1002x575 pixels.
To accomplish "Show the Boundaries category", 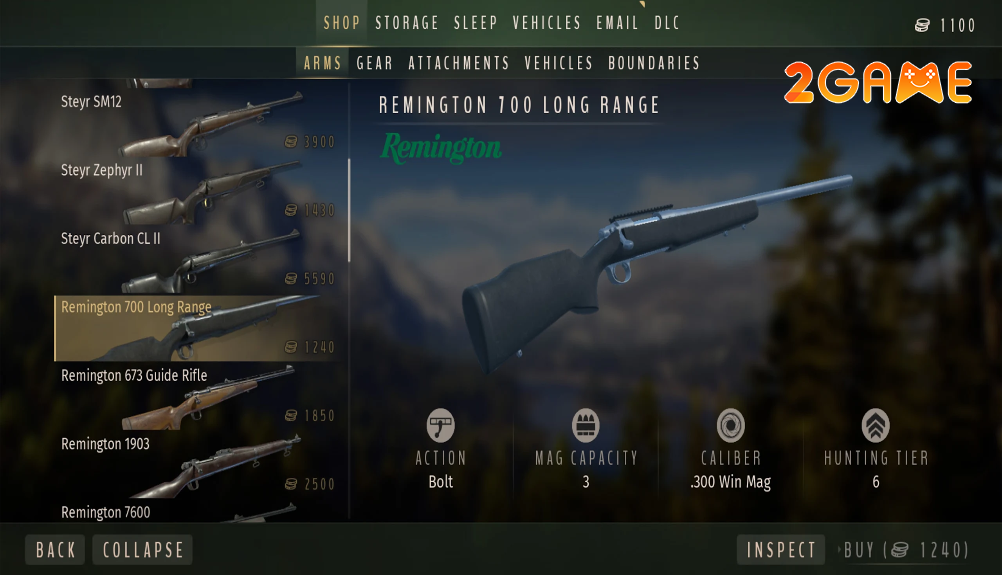I will 654,63.
